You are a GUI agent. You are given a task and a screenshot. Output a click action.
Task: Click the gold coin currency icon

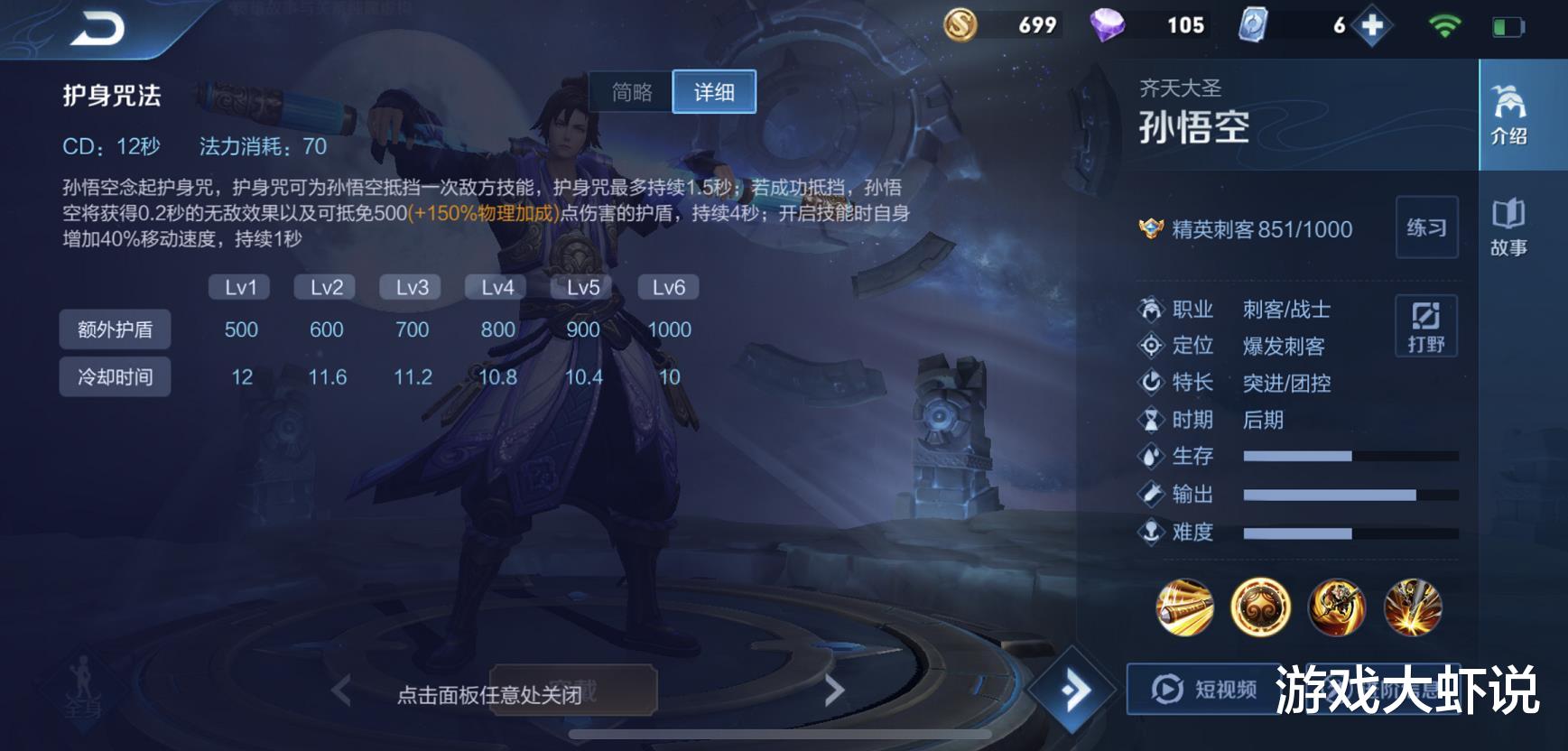tap(959, 24)
